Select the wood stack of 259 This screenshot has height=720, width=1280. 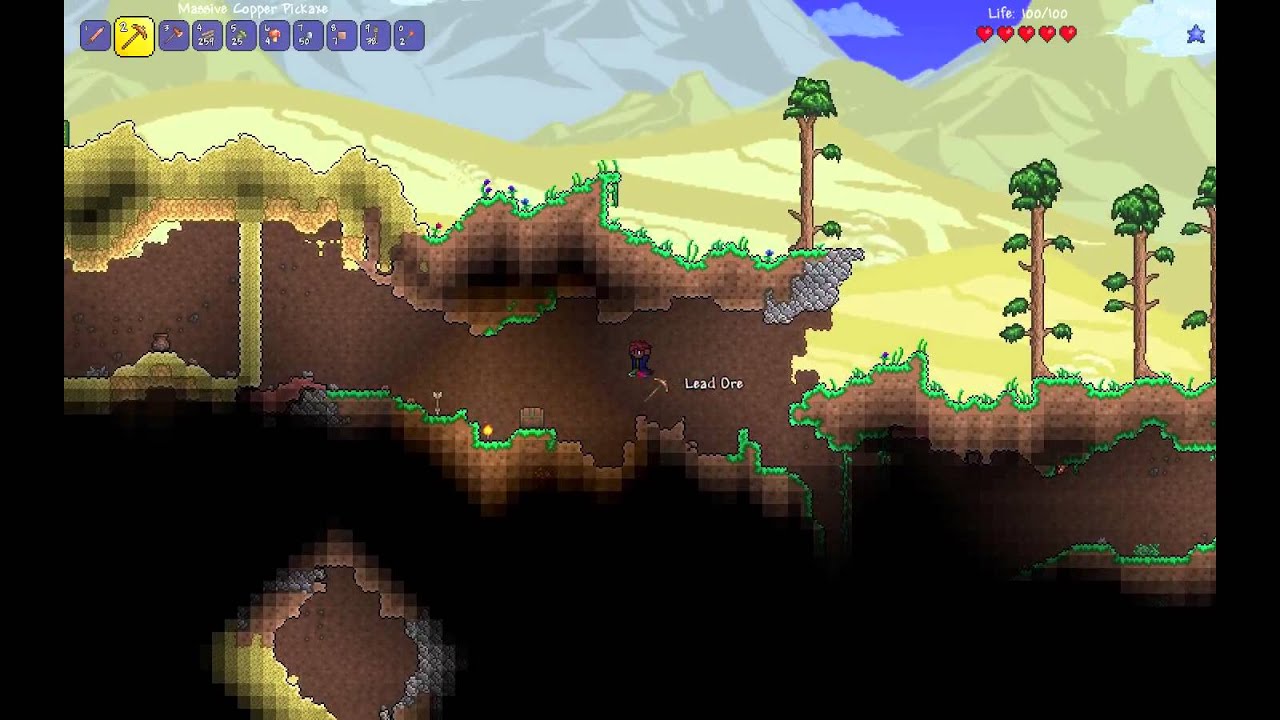click(207, 36)
